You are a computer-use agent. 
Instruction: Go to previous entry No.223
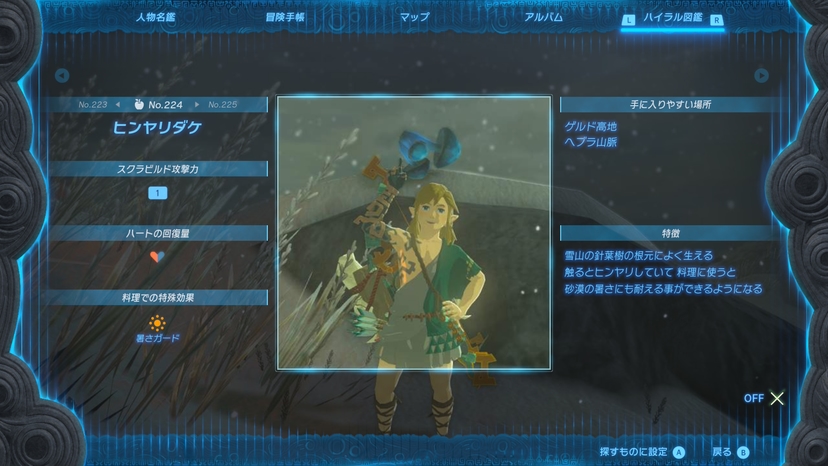pyautogui.click(x=97, y=104)
